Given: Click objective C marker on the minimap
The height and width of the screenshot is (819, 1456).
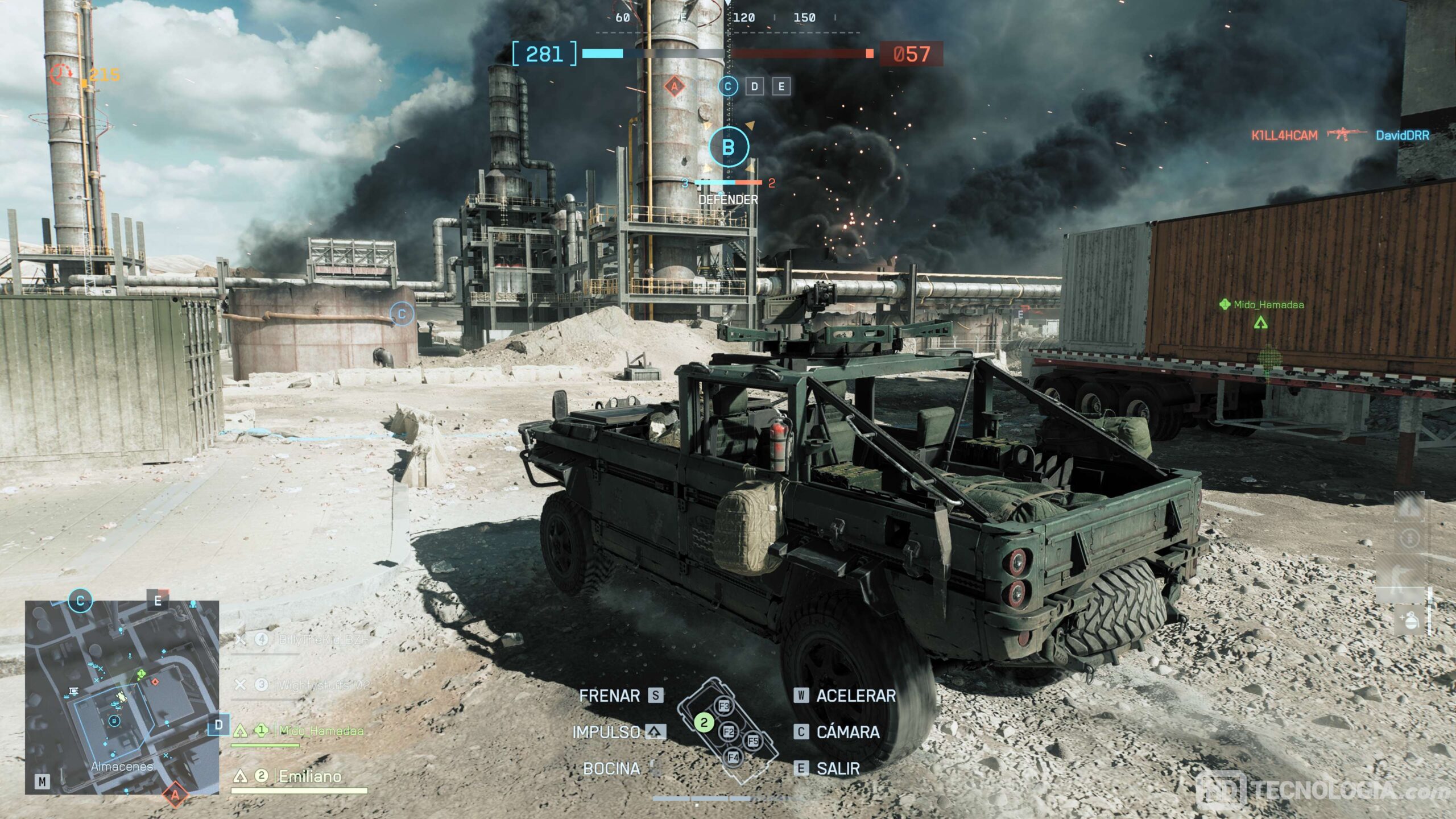Looking at the screenshot, I should 80,601.
